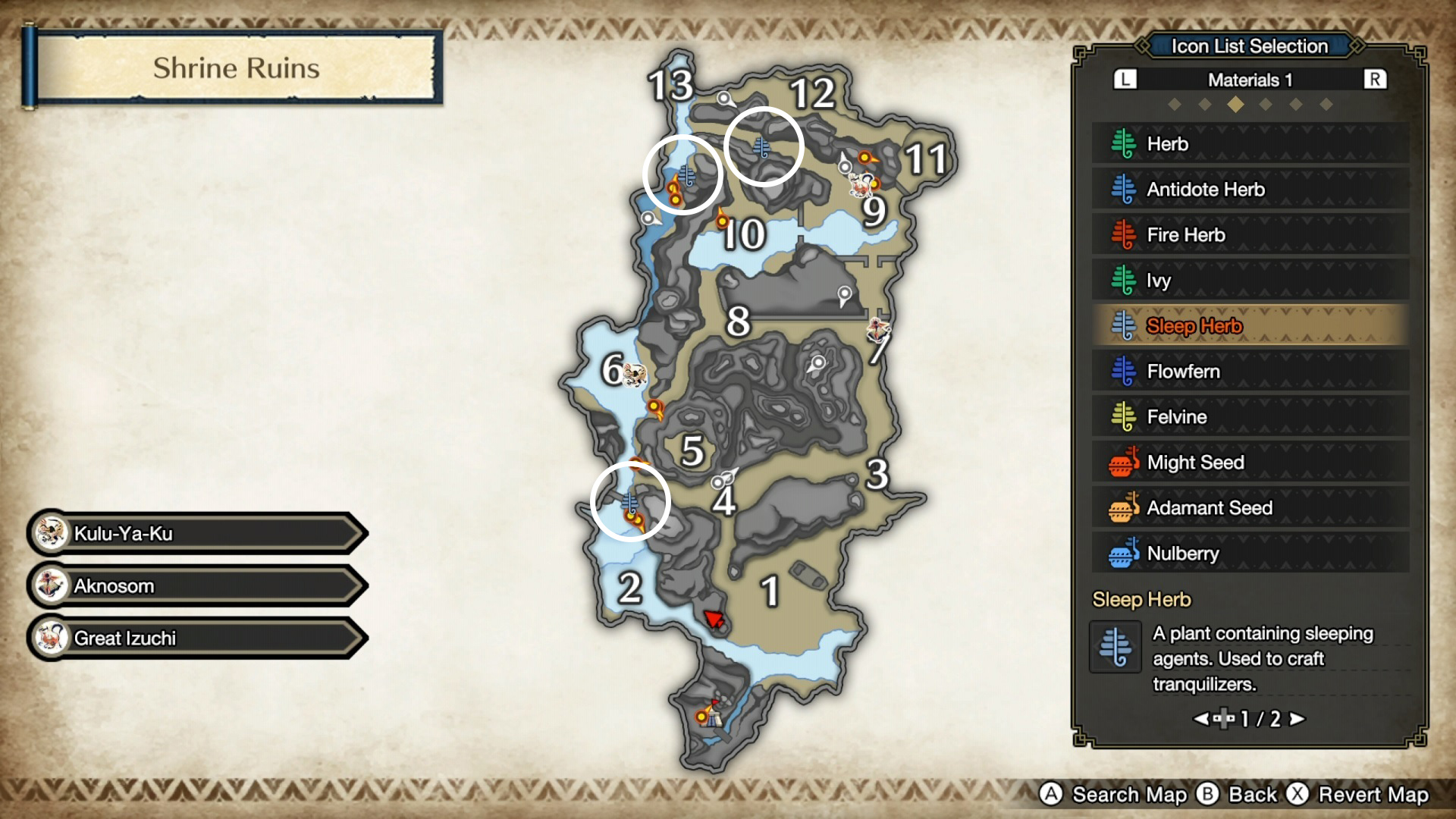Click the main camp tent marker
1456x819 pixels.
[x=711, y=714]
